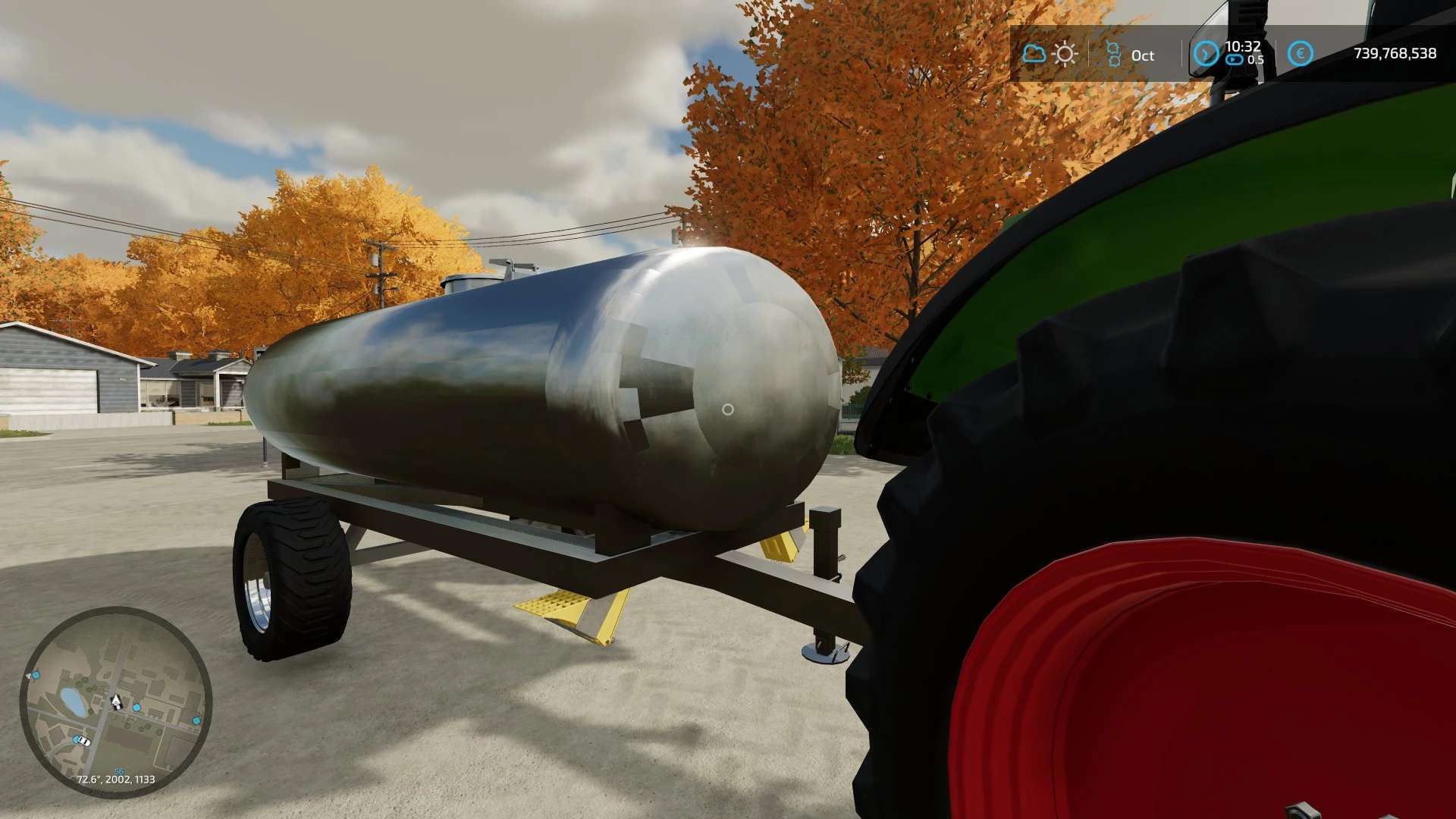The image size is (1456, 819).
Task: Select the sun forecast icon
Action: pyautogui.click(x=1065, y=54)
